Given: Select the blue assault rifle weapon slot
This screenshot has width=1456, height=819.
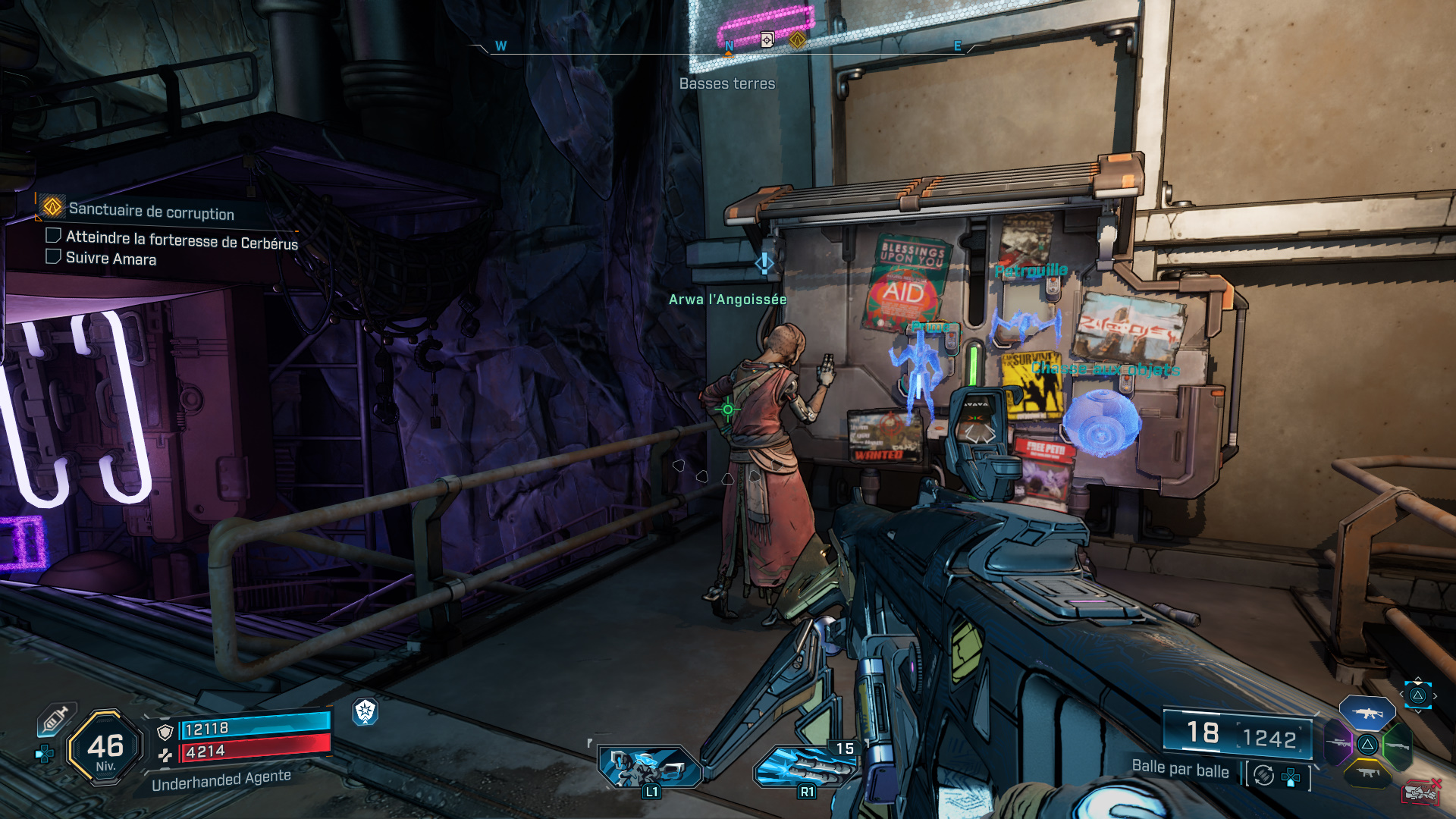Looking at the screenshot, I should pos(1367,714).
